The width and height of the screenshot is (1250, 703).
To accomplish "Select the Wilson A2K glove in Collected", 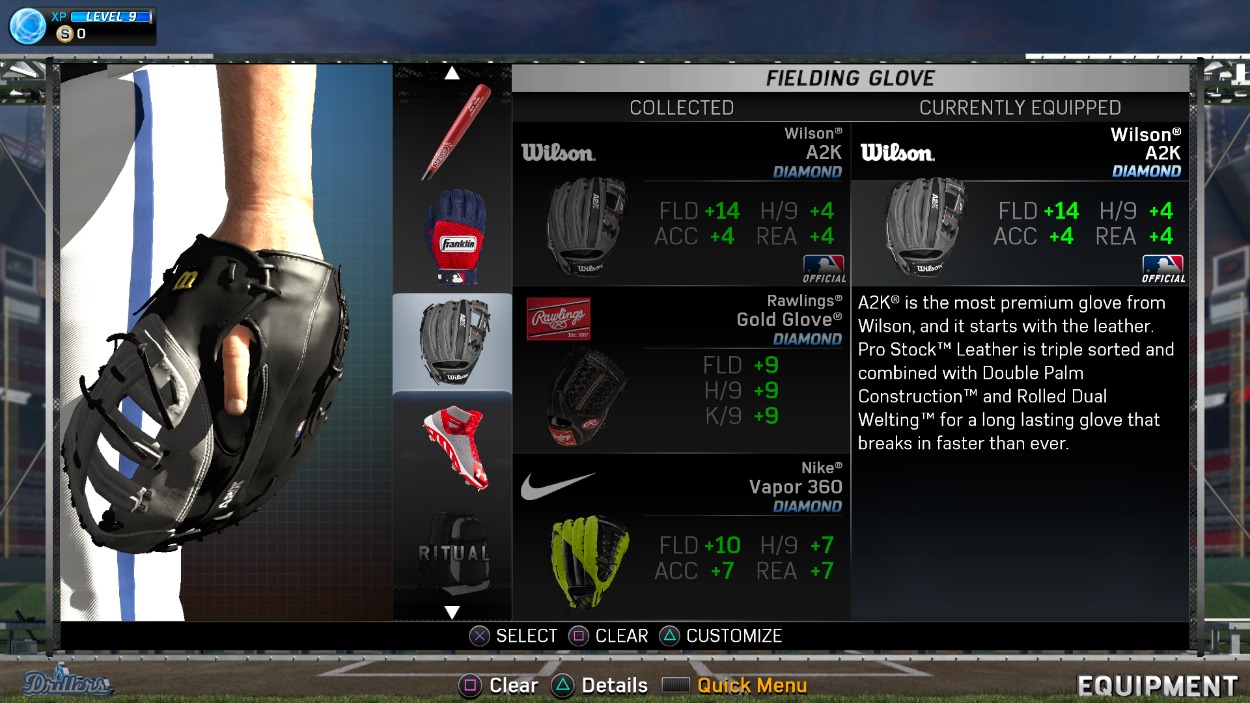I will (681, 206).
